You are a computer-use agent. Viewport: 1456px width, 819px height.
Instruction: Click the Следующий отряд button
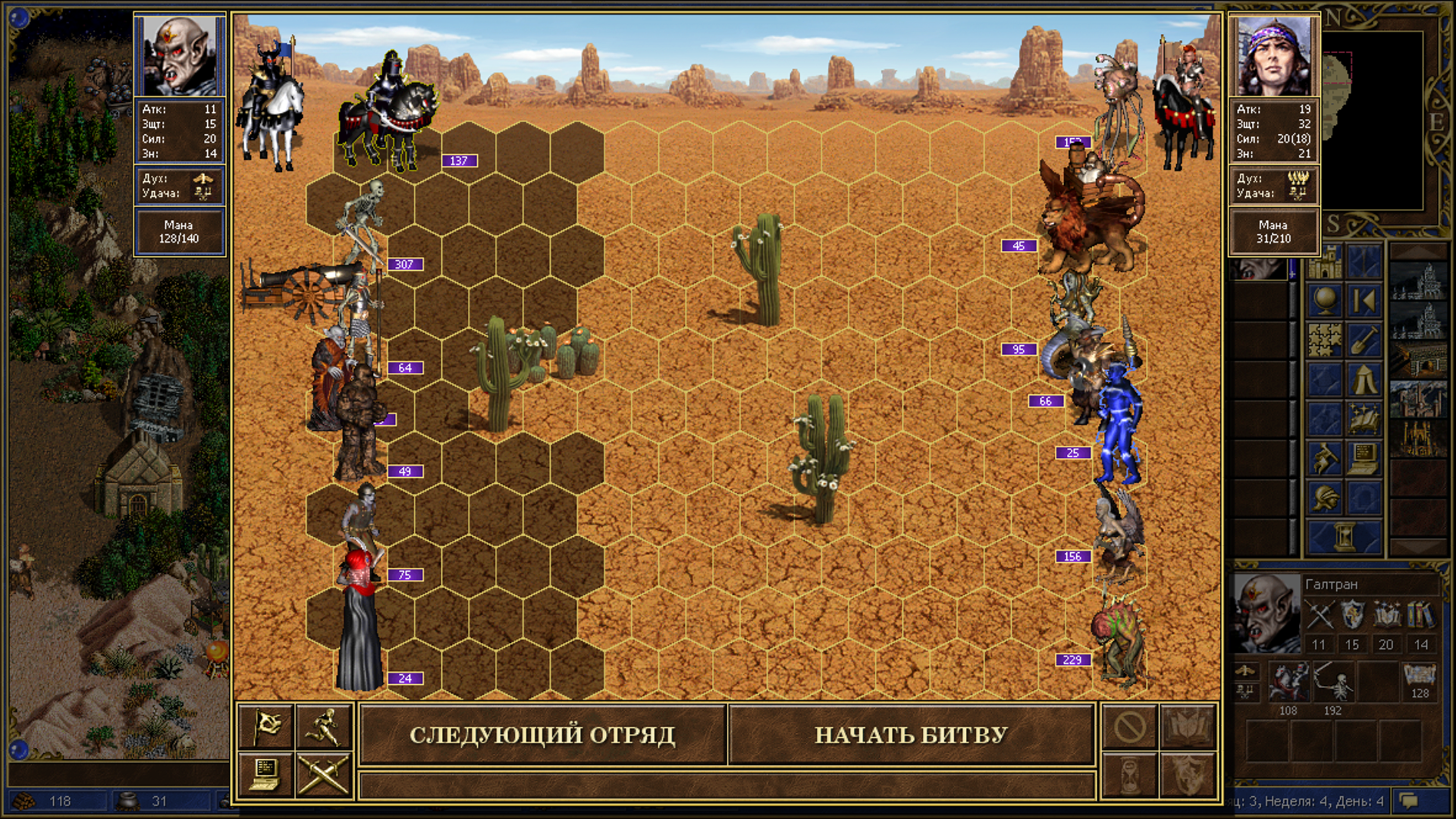tap(542, 734)
